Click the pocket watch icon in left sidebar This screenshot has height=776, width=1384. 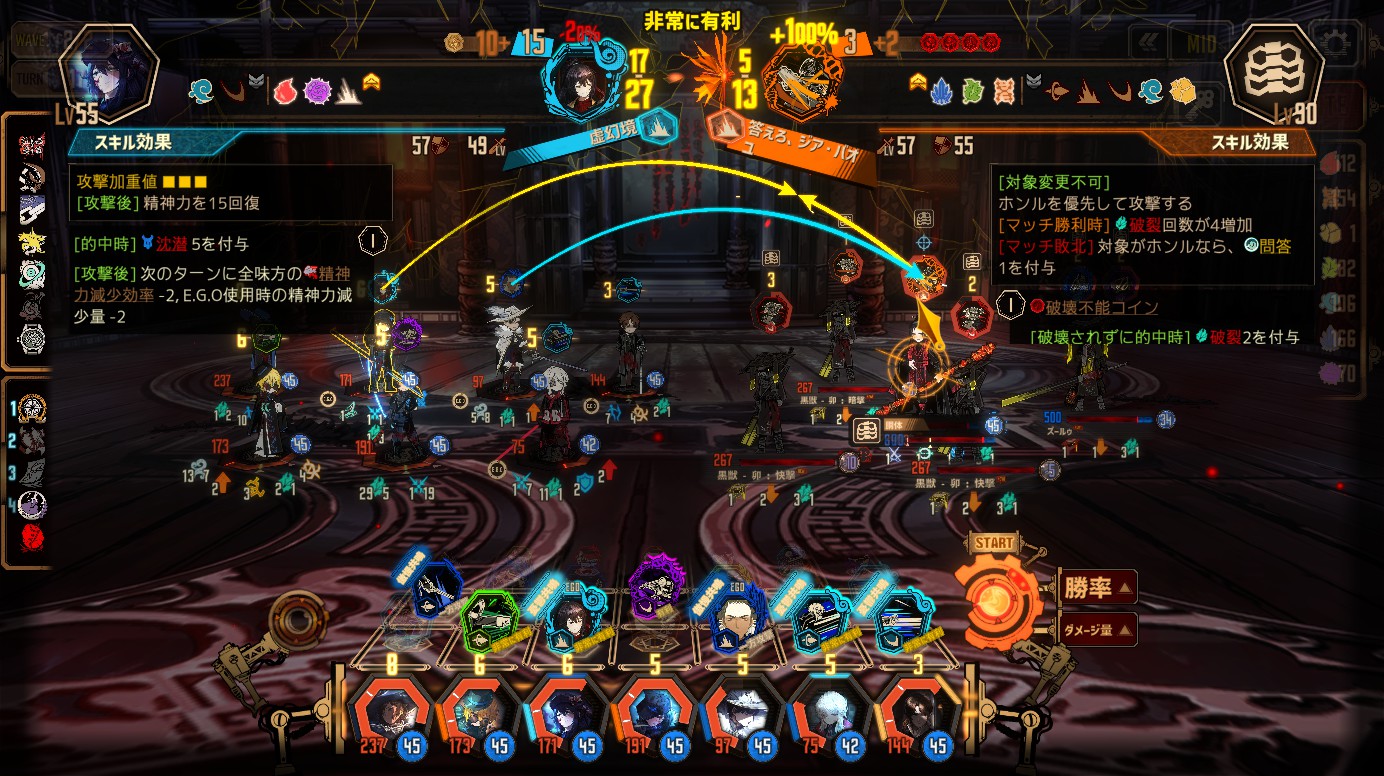tap(32, 338)
